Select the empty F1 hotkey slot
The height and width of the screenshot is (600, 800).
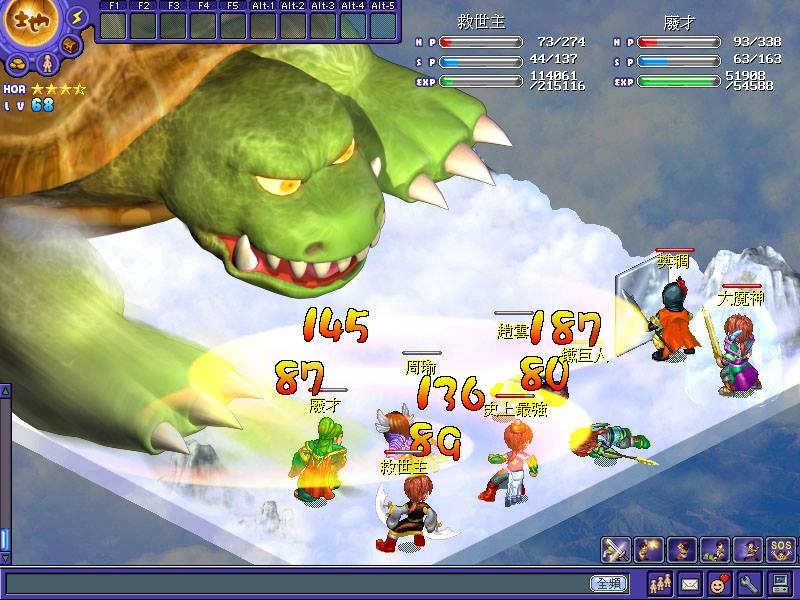point(113,25)
